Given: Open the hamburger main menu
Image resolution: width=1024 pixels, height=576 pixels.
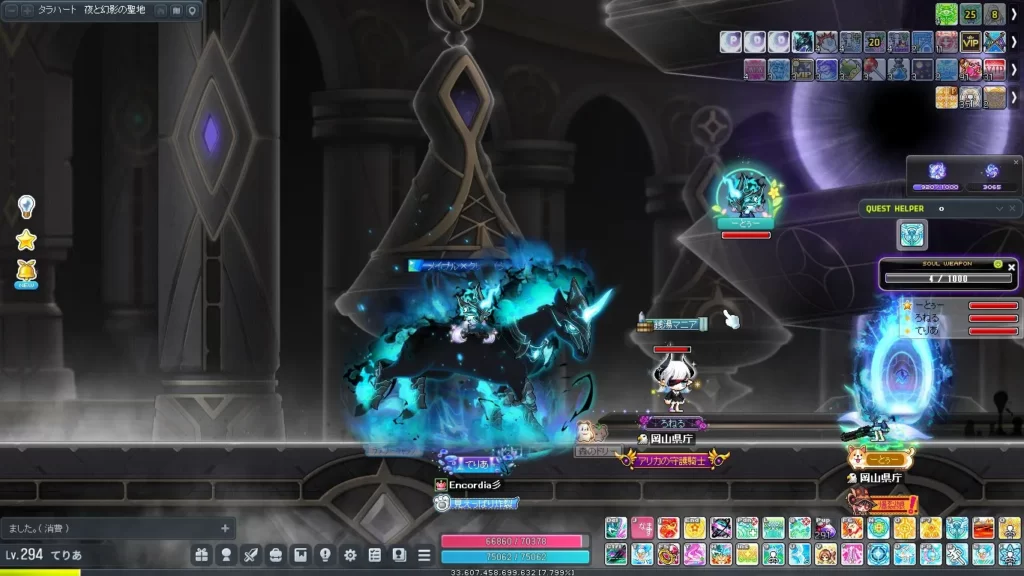Looking at the screenshot, I should pos(424,555).
